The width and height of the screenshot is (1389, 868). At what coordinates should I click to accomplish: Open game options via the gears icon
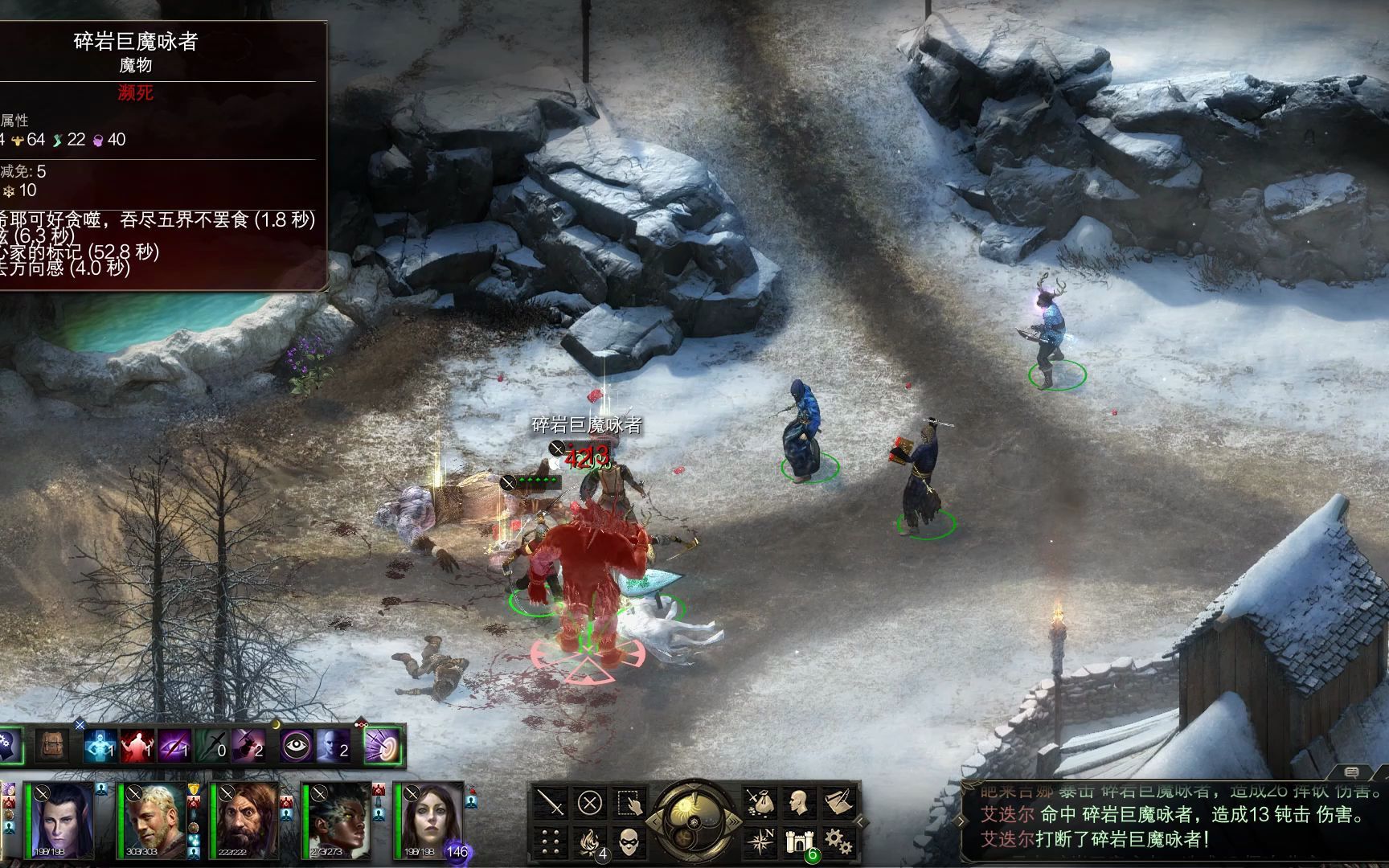coord(838,841)
